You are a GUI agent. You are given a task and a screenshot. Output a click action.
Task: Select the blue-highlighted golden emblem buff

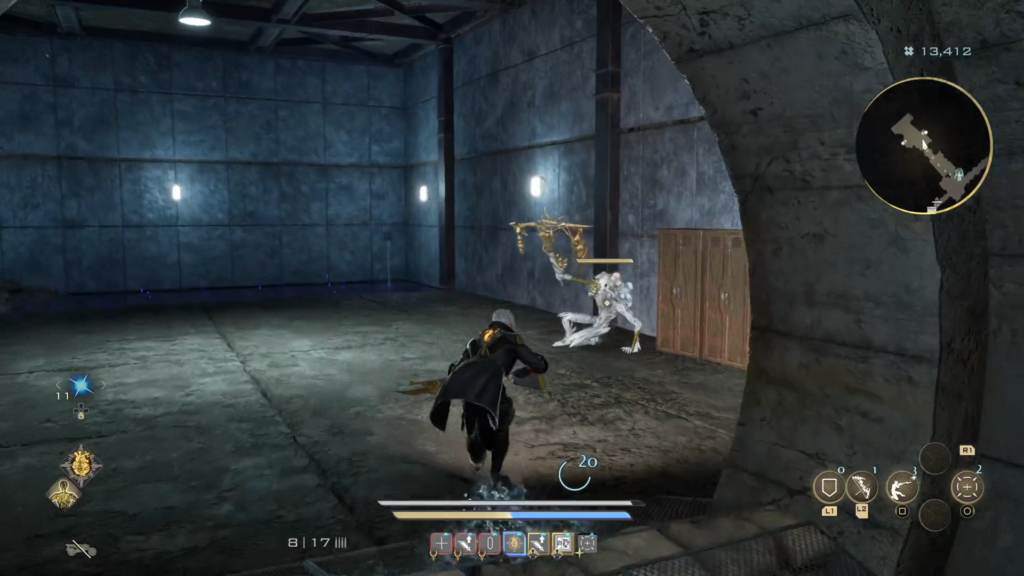click(x=514, y=543)
